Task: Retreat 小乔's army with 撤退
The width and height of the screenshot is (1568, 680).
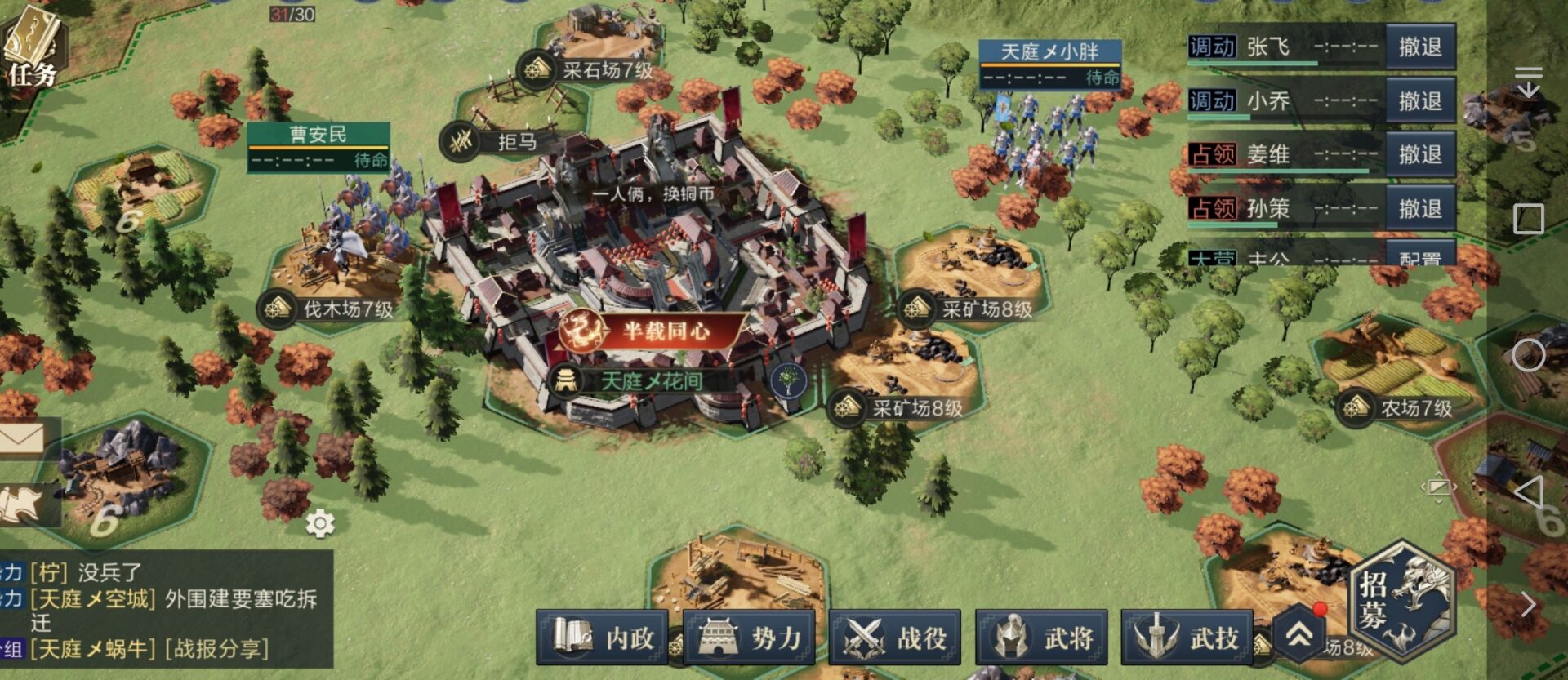Action: pyautogui.click(x=1419, y=101)
